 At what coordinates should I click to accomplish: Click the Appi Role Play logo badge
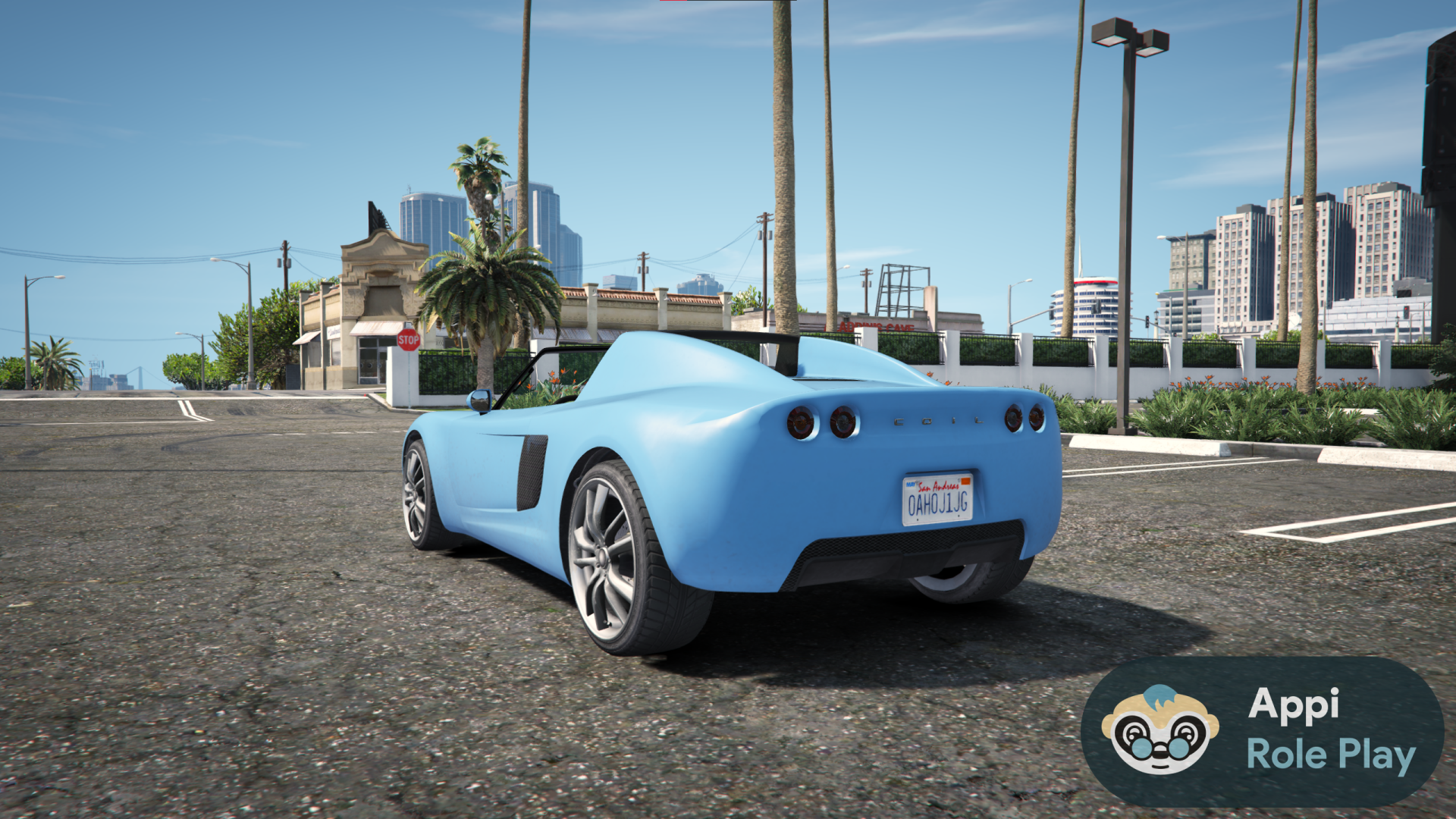[x=1262, y=731]
